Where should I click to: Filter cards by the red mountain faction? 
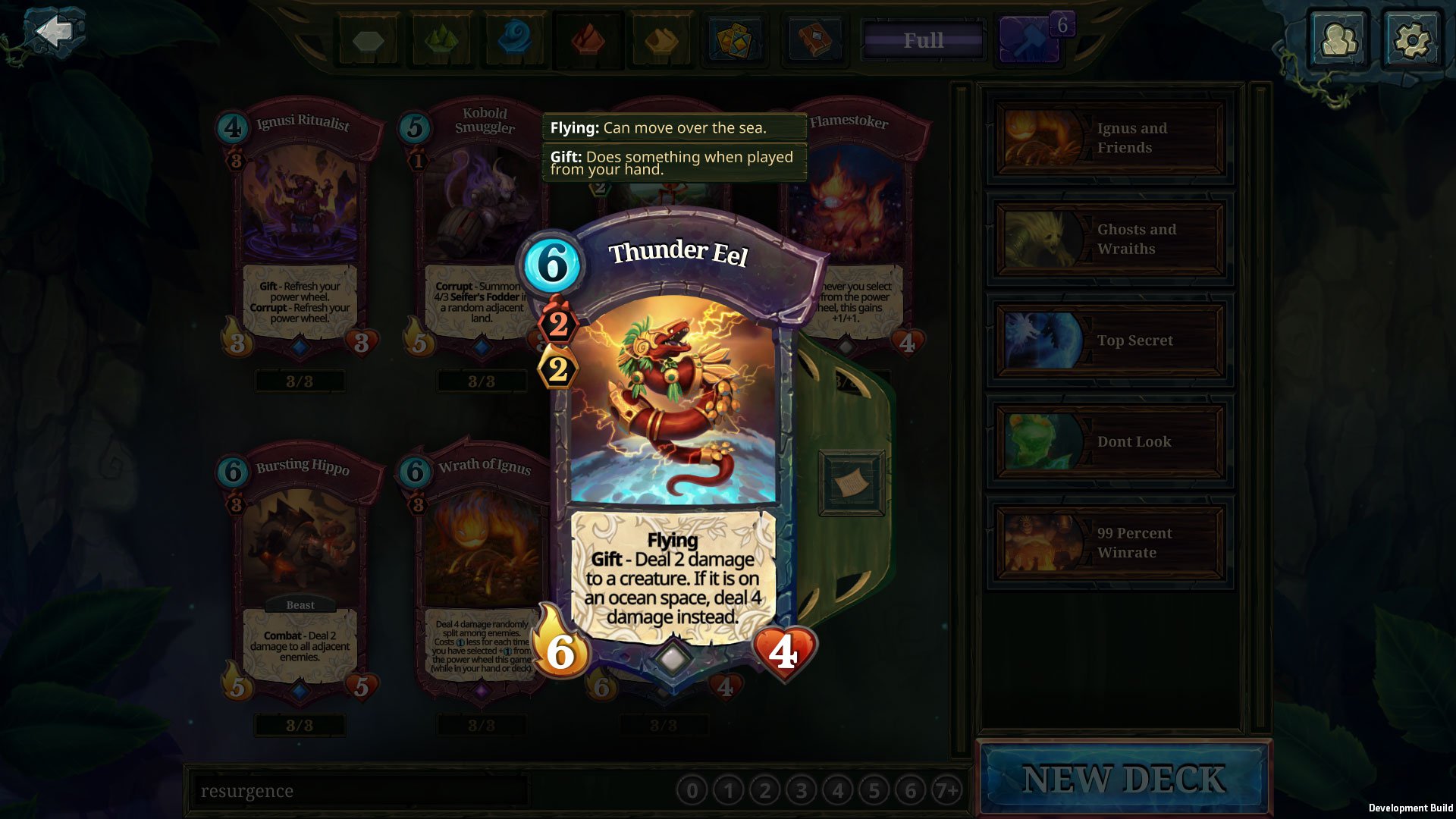coord(588,40)
